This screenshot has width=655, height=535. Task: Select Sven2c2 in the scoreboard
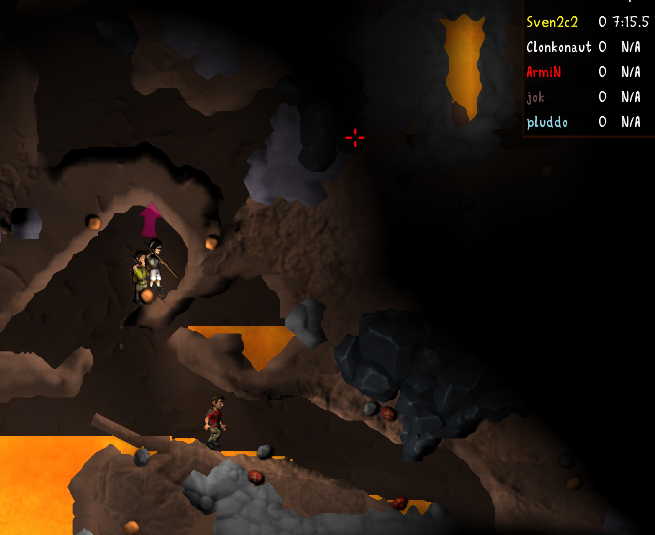(552, 21)
